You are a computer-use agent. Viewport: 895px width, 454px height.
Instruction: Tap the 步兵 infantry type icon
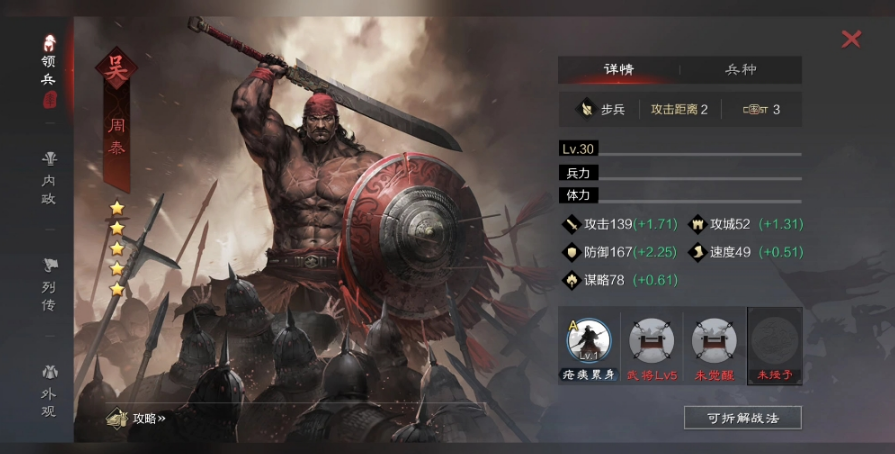coord(585,109)
